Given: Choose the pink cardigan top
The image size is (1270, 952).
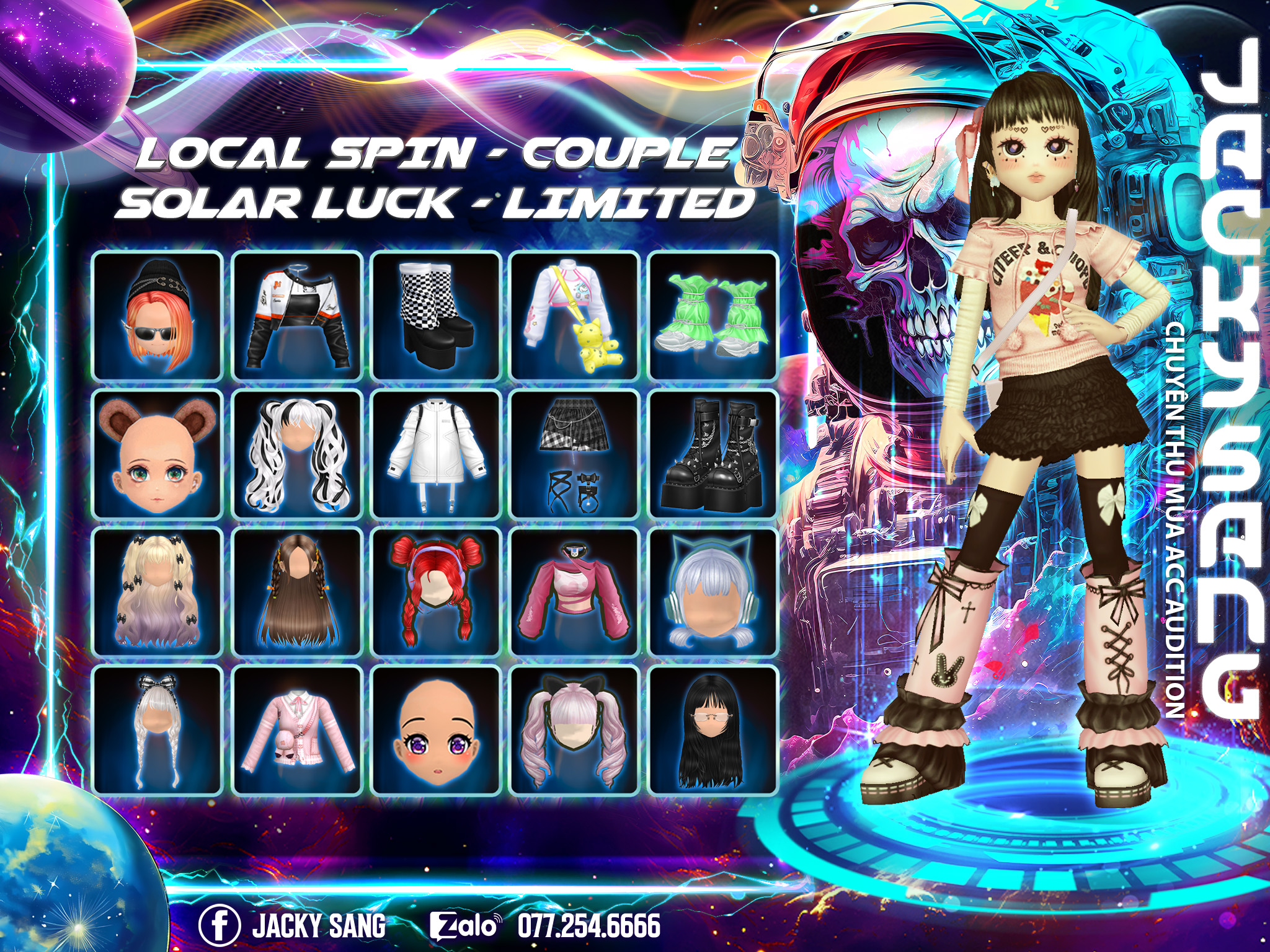Looking at the screenshot, I should (297, 731).
